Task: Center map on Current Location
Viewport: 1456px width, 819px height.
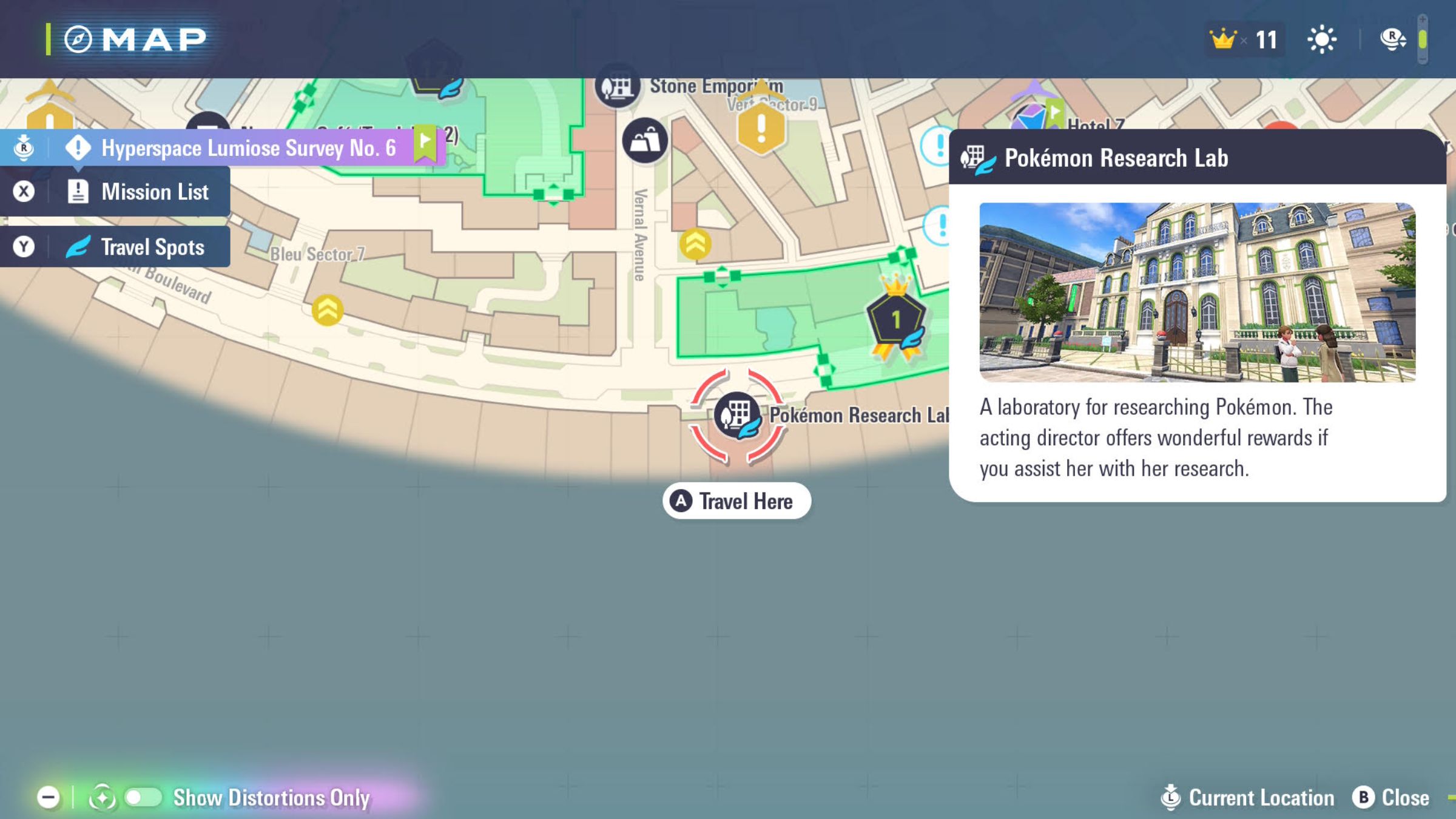Action: click(1247, 797)
